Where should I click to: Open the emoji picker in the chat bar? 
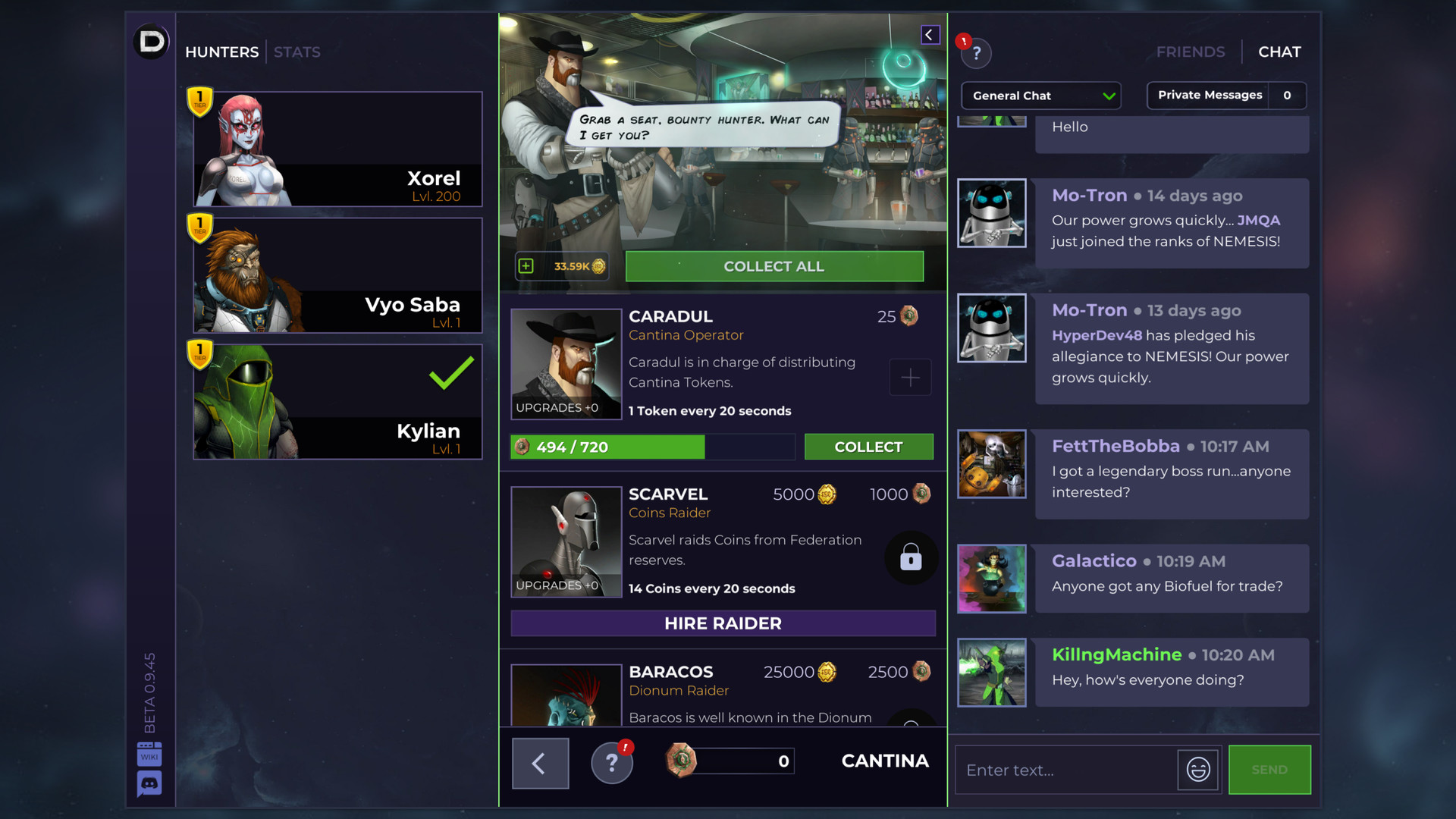click(x=1197, y=770)
